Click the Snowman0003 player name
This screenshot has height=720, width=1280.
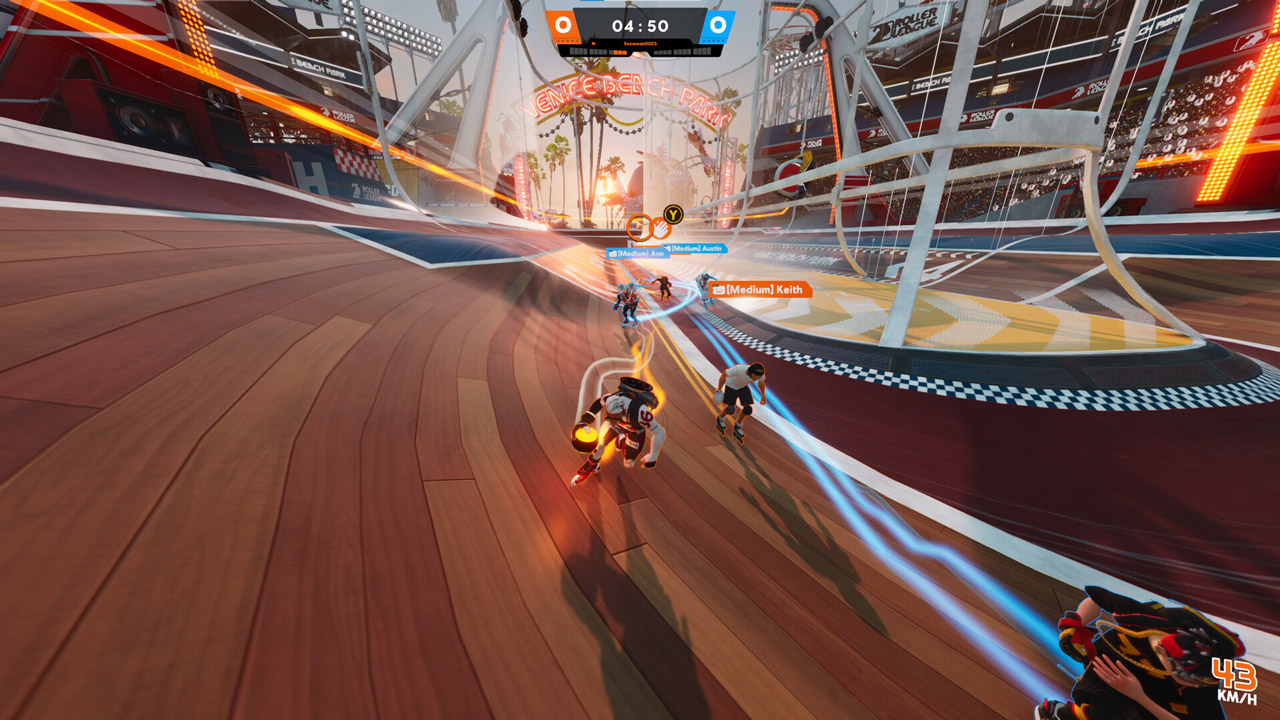[x=640, y=44]
